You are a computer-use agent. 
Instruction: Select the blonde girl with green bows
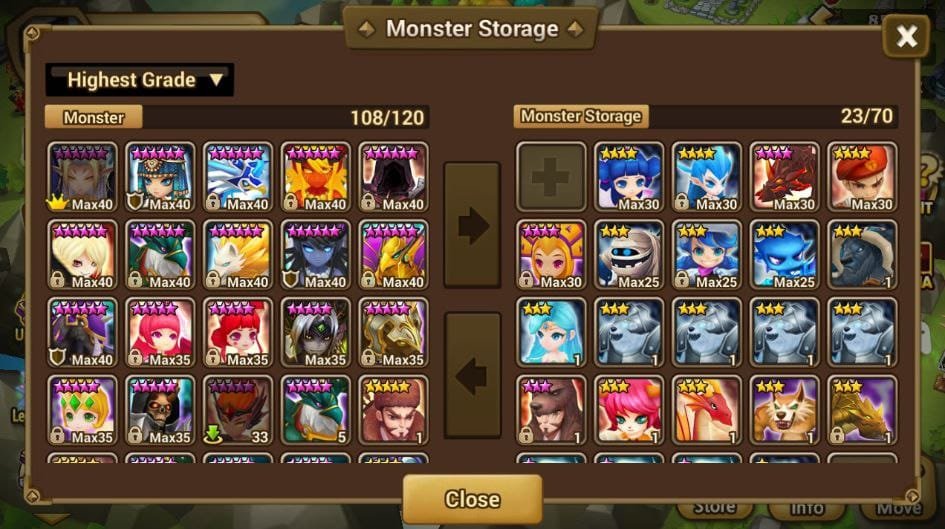82,409
